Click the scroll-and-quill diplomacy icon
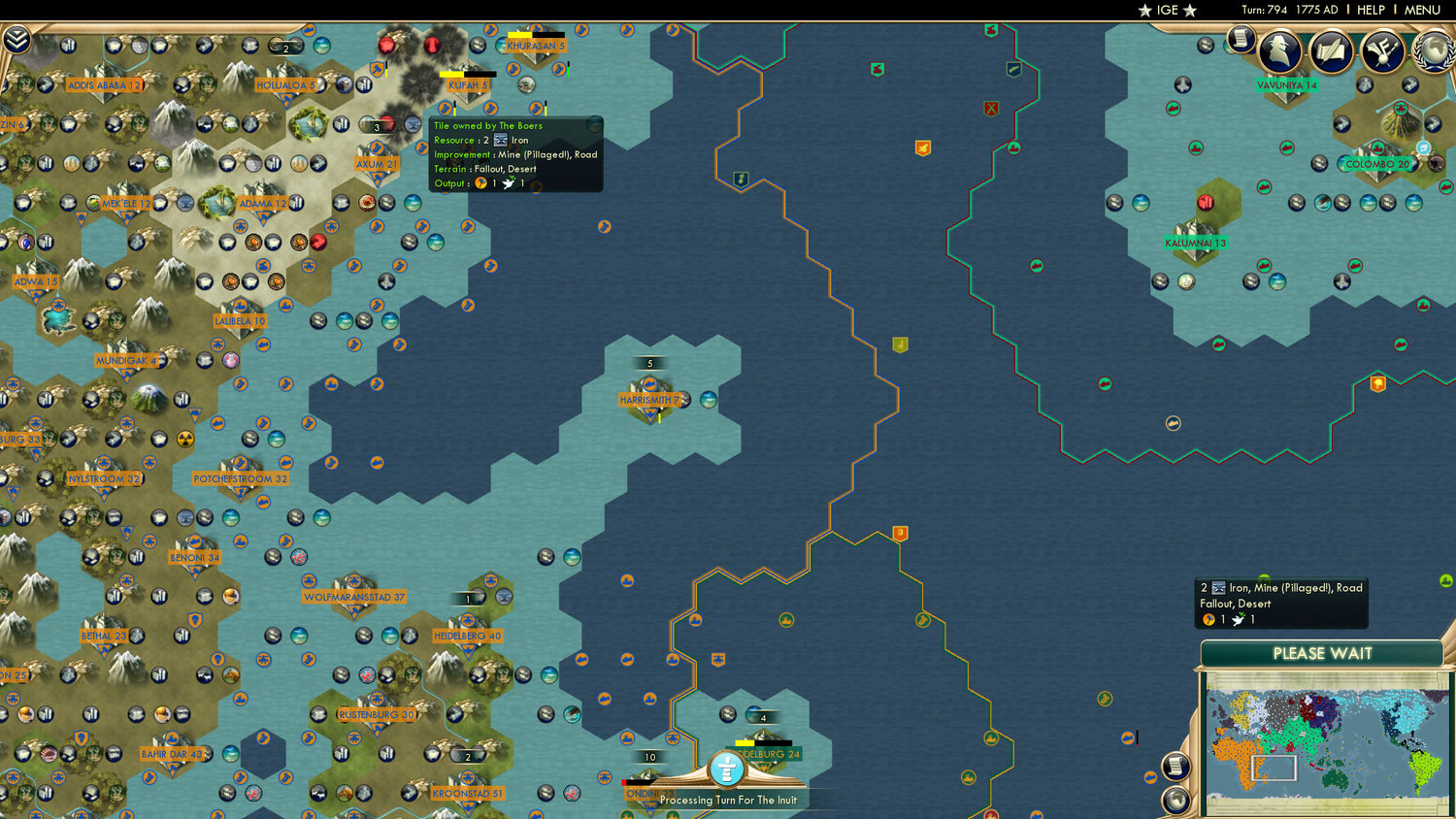Screen dimensions: 1456x819 pyautogui.click(x=1331, y=52)
